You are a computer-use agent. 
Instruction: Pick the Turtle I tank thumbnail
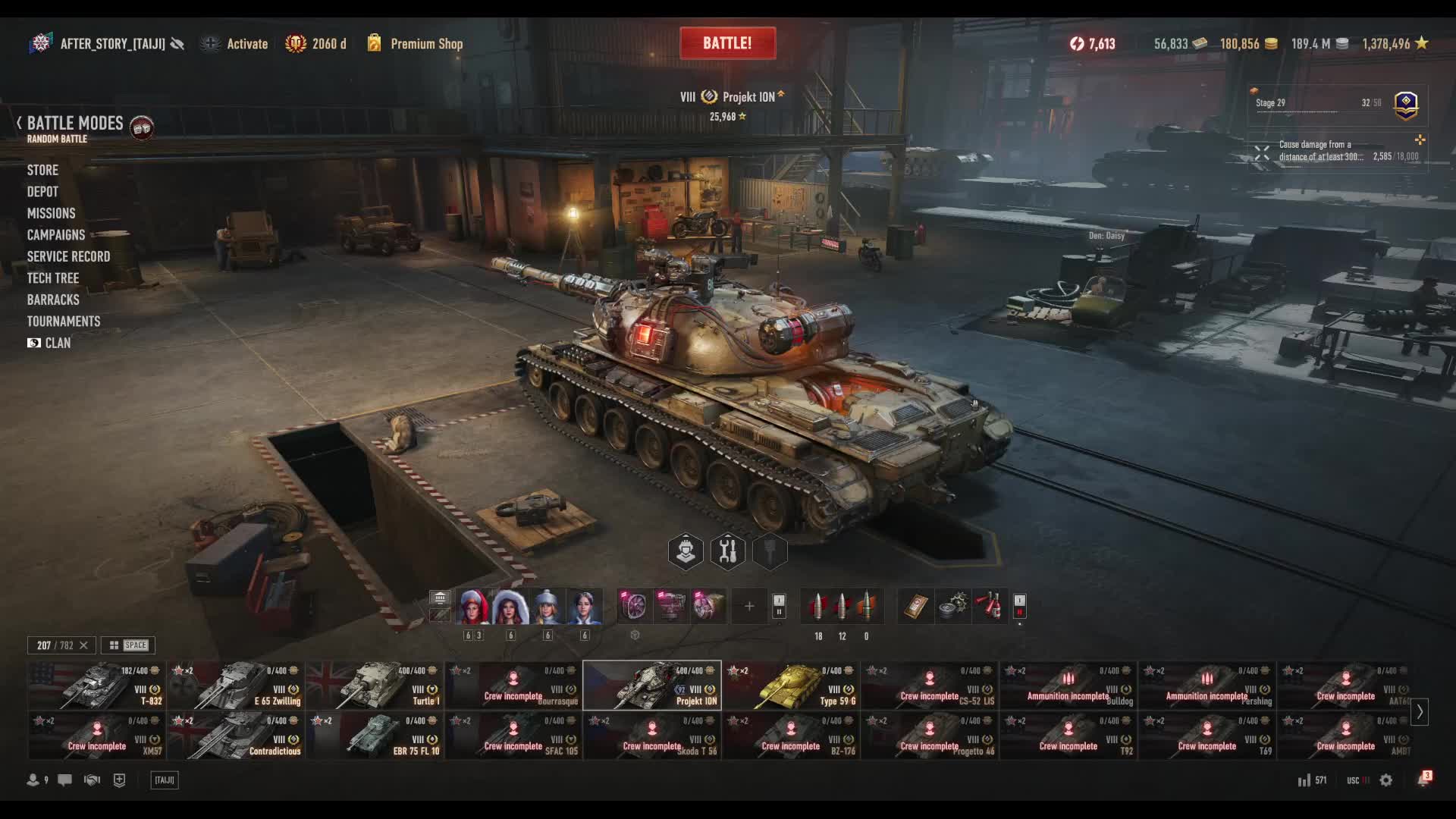pos(374,685)
